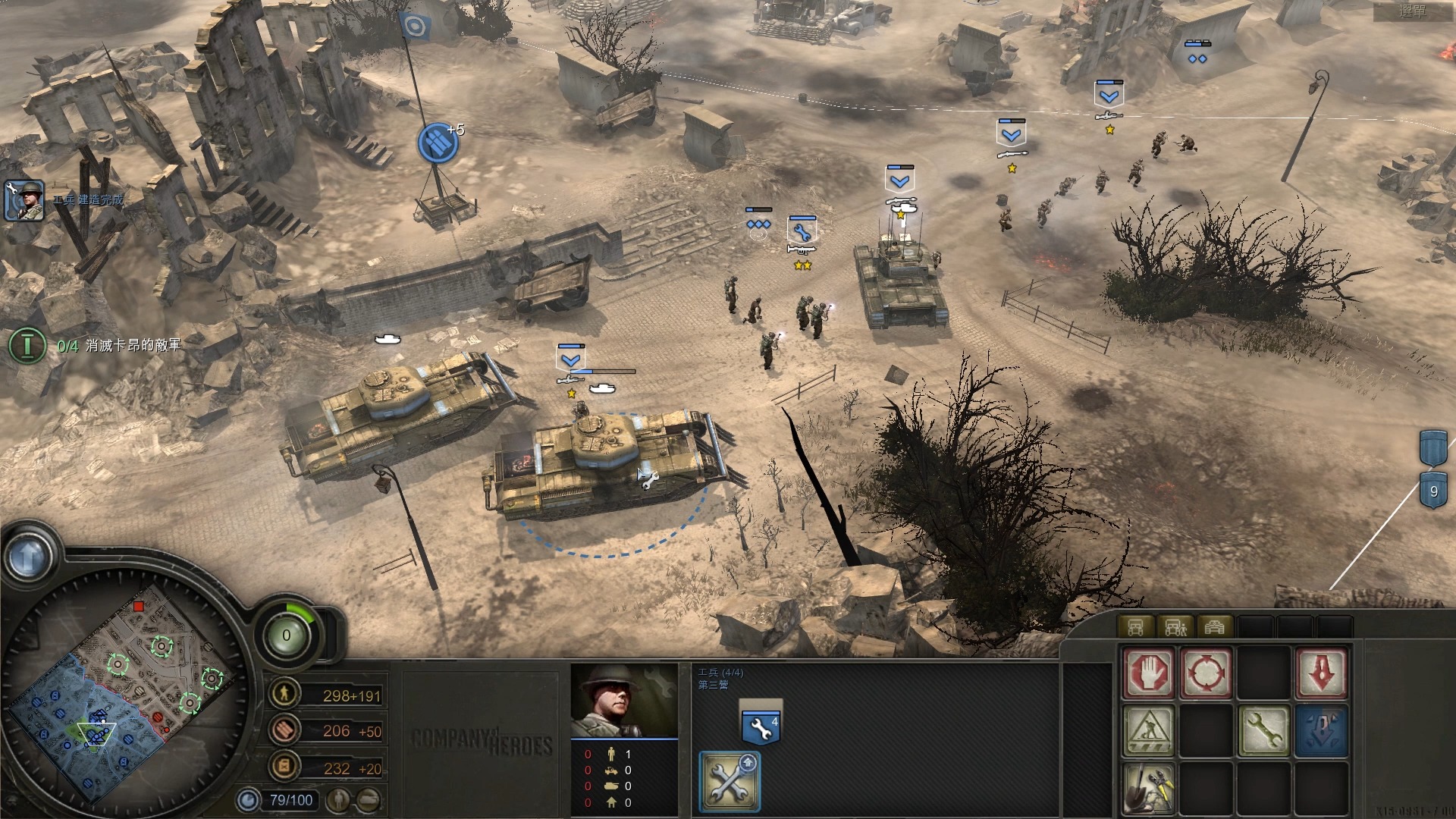Open the construction worker build menu
Screen dimensions: 1456x819
point(1148,731)
